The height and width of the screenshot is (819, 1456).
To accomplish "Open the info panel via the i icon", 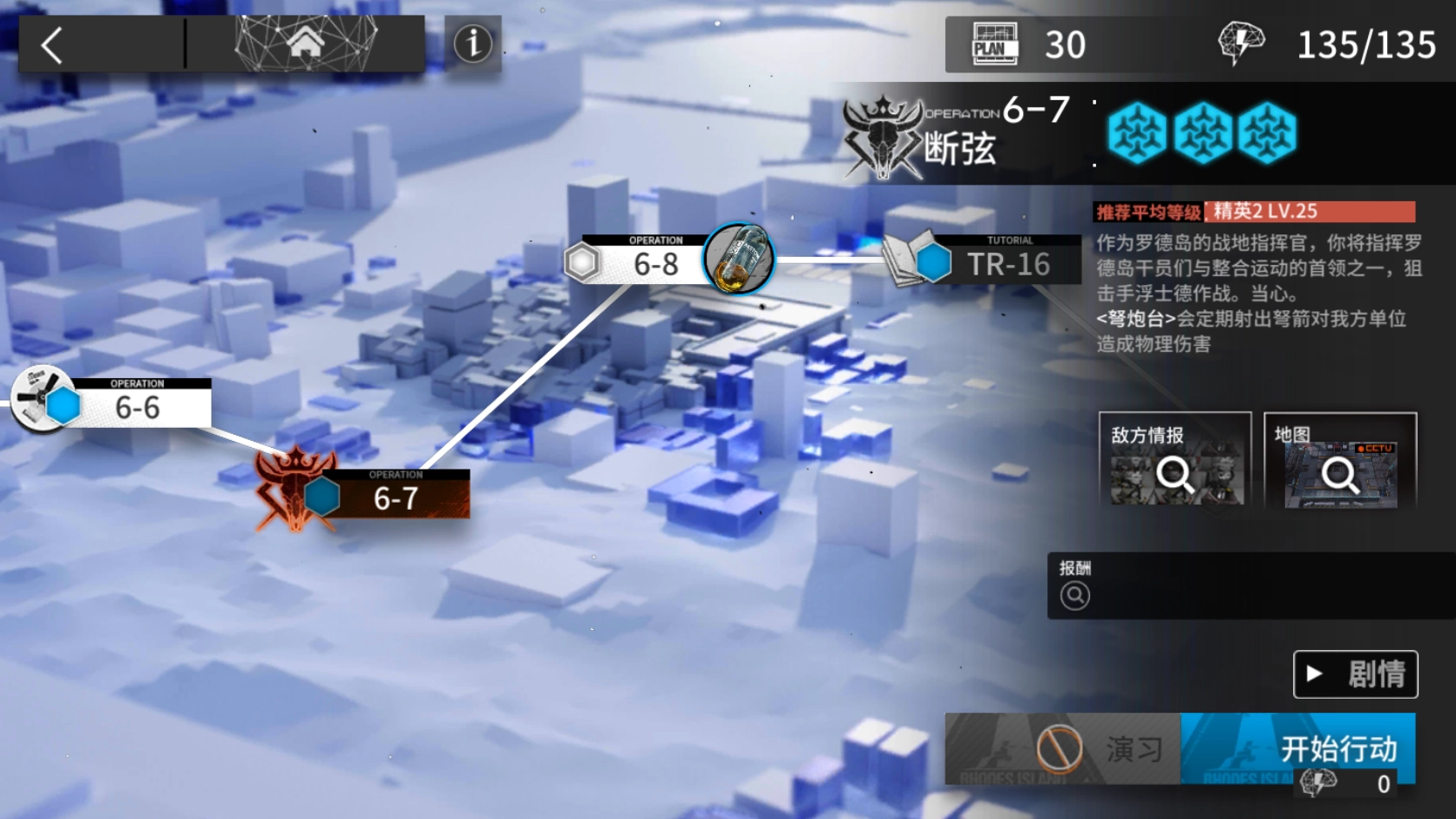I will click(471, 45).
